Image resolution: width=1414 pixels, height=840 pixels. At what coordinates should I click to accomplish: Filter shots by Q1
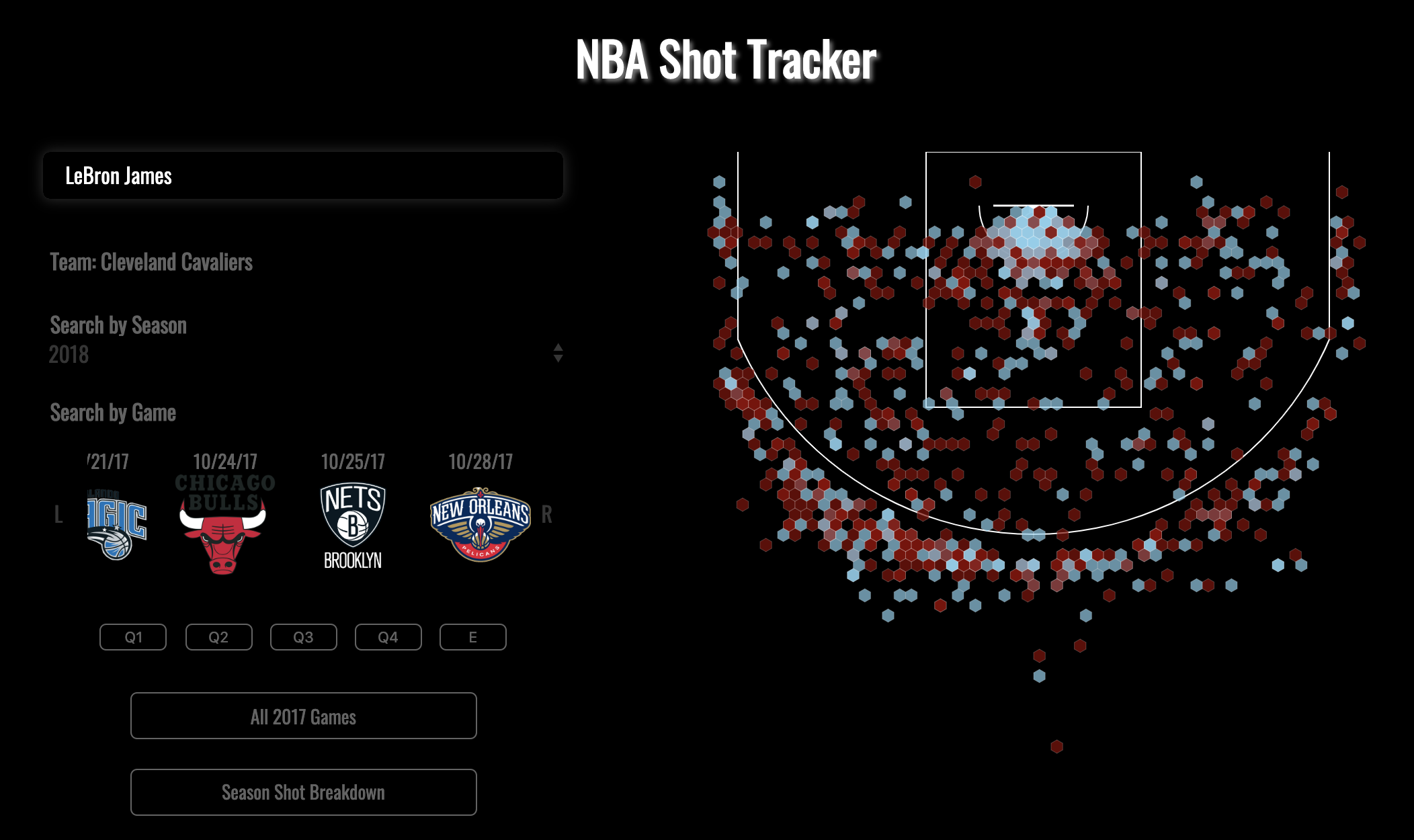pyautogui.click(x=133, y=637)
